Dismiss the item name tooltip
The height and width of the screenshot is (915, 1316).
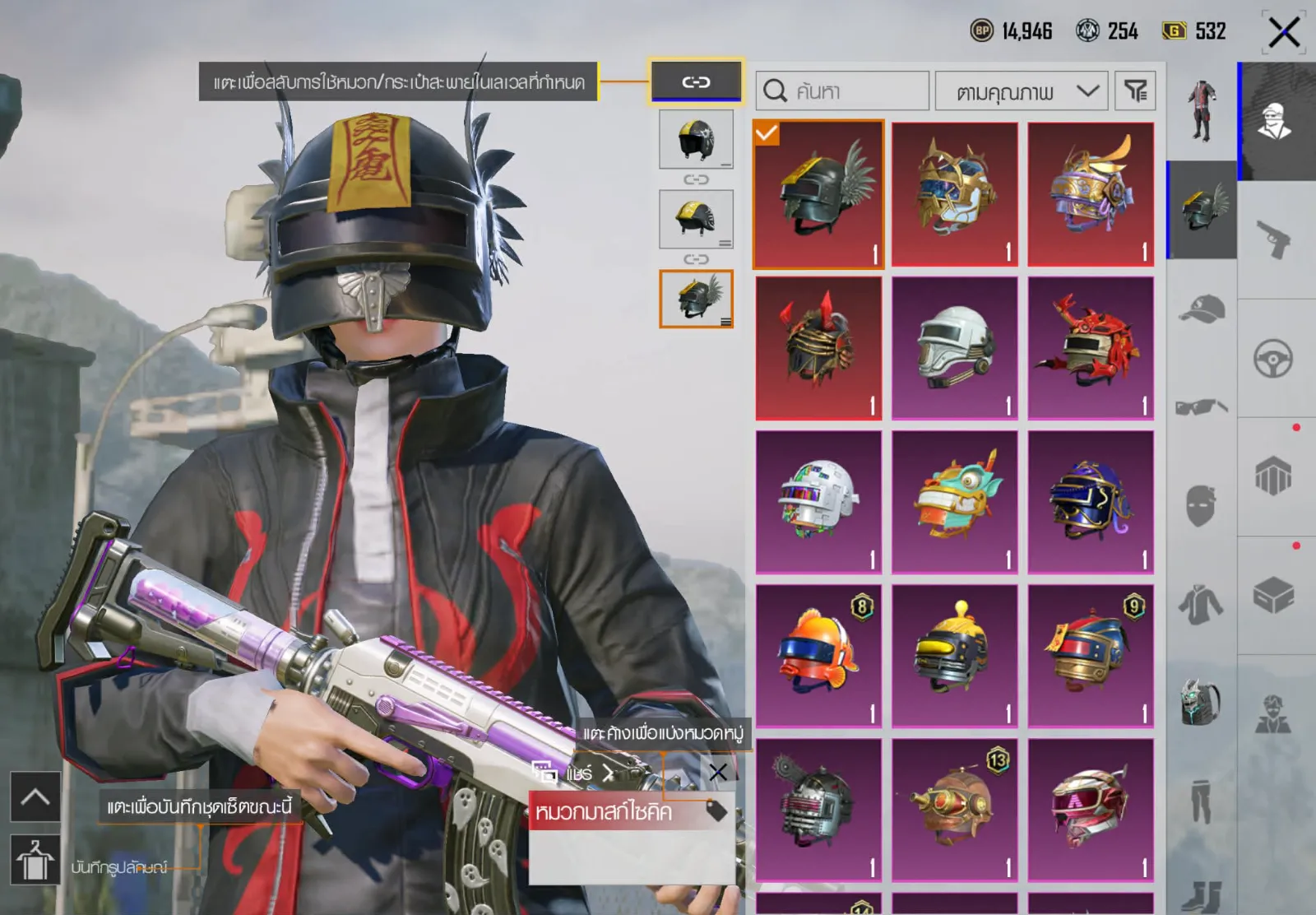tap(717, 772)
